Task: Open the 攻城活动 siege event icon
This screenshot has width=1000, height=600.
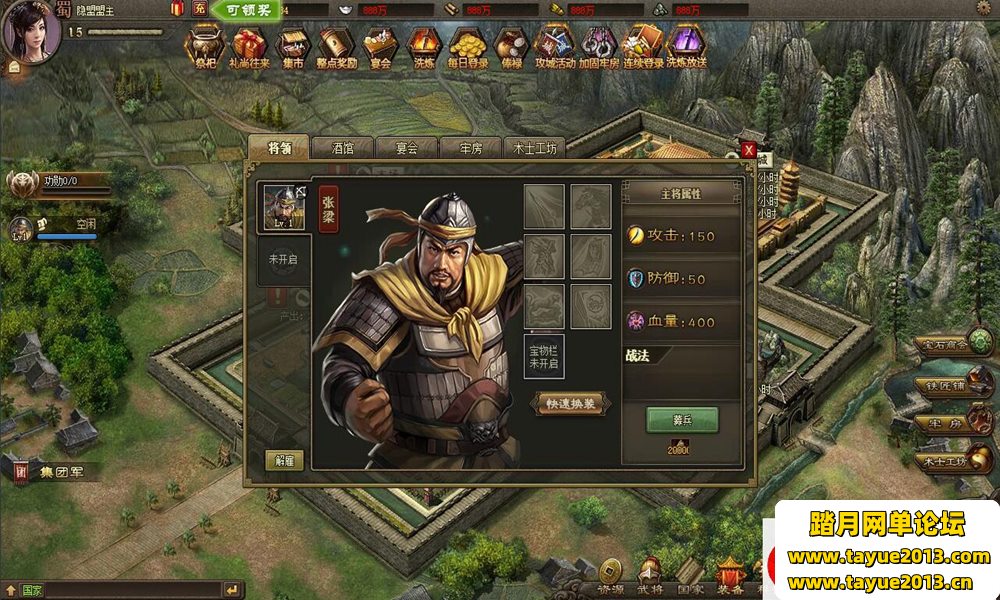Action: pyautogui.click(x=554, y=46)
